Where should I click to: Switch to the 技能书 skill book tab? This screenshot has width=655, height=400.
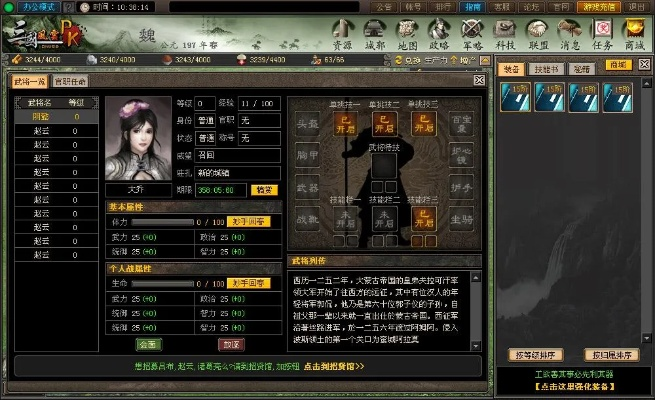click(545, 66)
